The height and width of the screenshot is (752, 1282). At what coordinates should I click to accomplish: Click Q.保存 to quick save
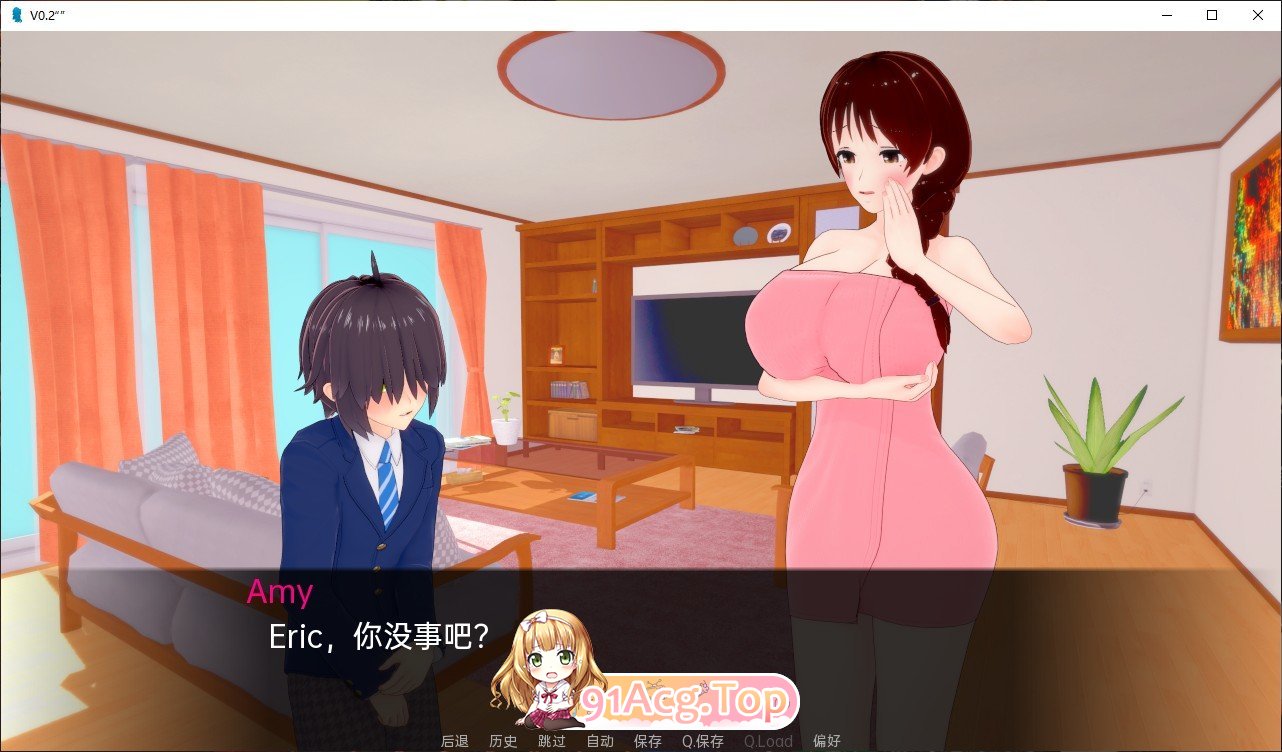(702, 742)
